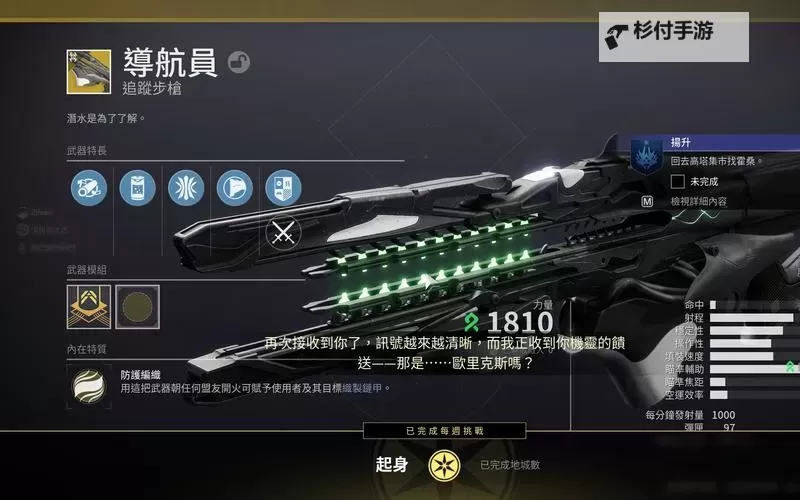Image resolution: width=800 pixels, height=500 pixels.
Task: Select the gold-framed weapon mod slot
Action: [88, 306]
